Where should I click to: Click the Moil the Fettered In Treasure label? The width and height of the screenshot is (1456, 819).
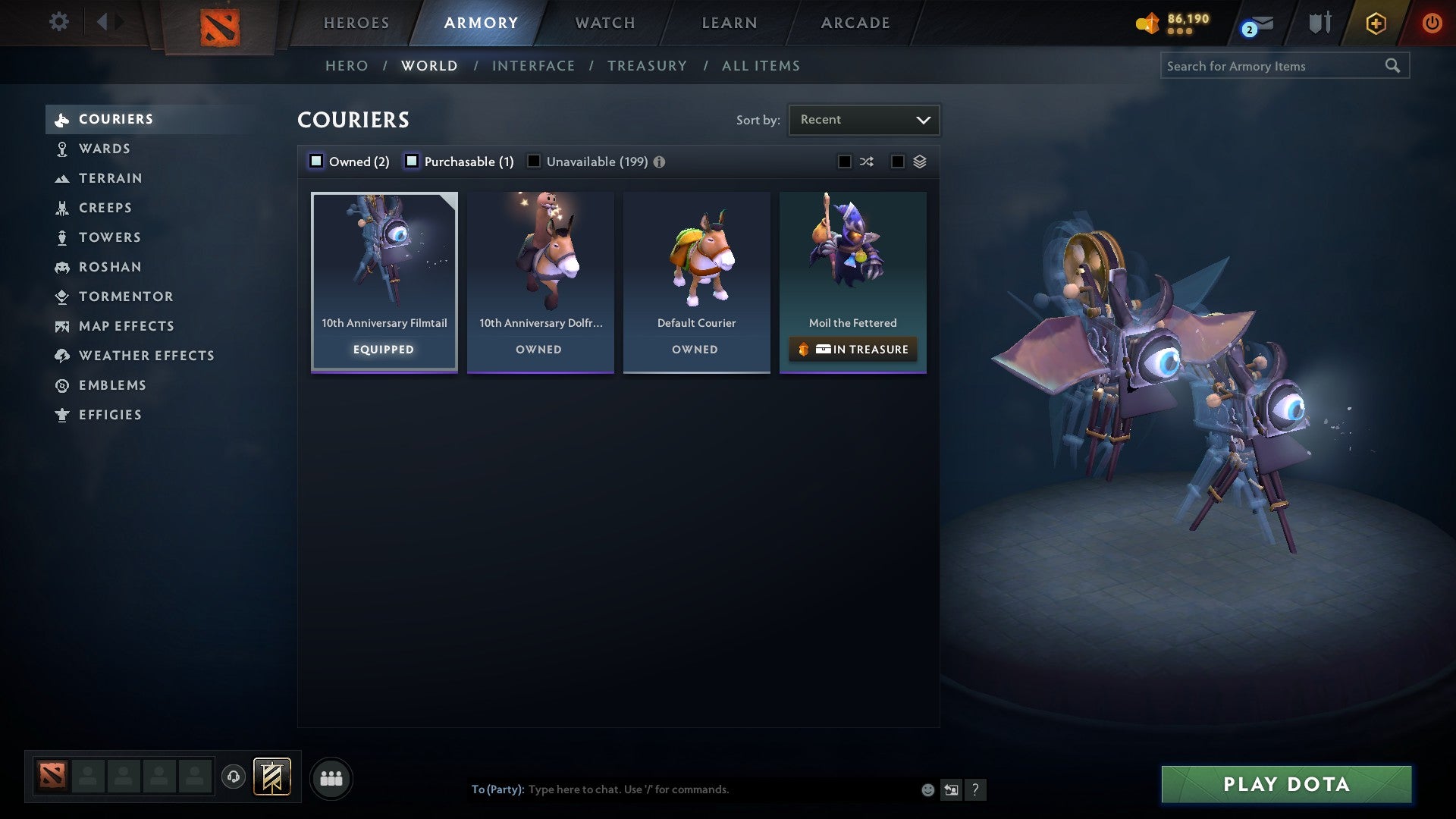pos(852,350)
